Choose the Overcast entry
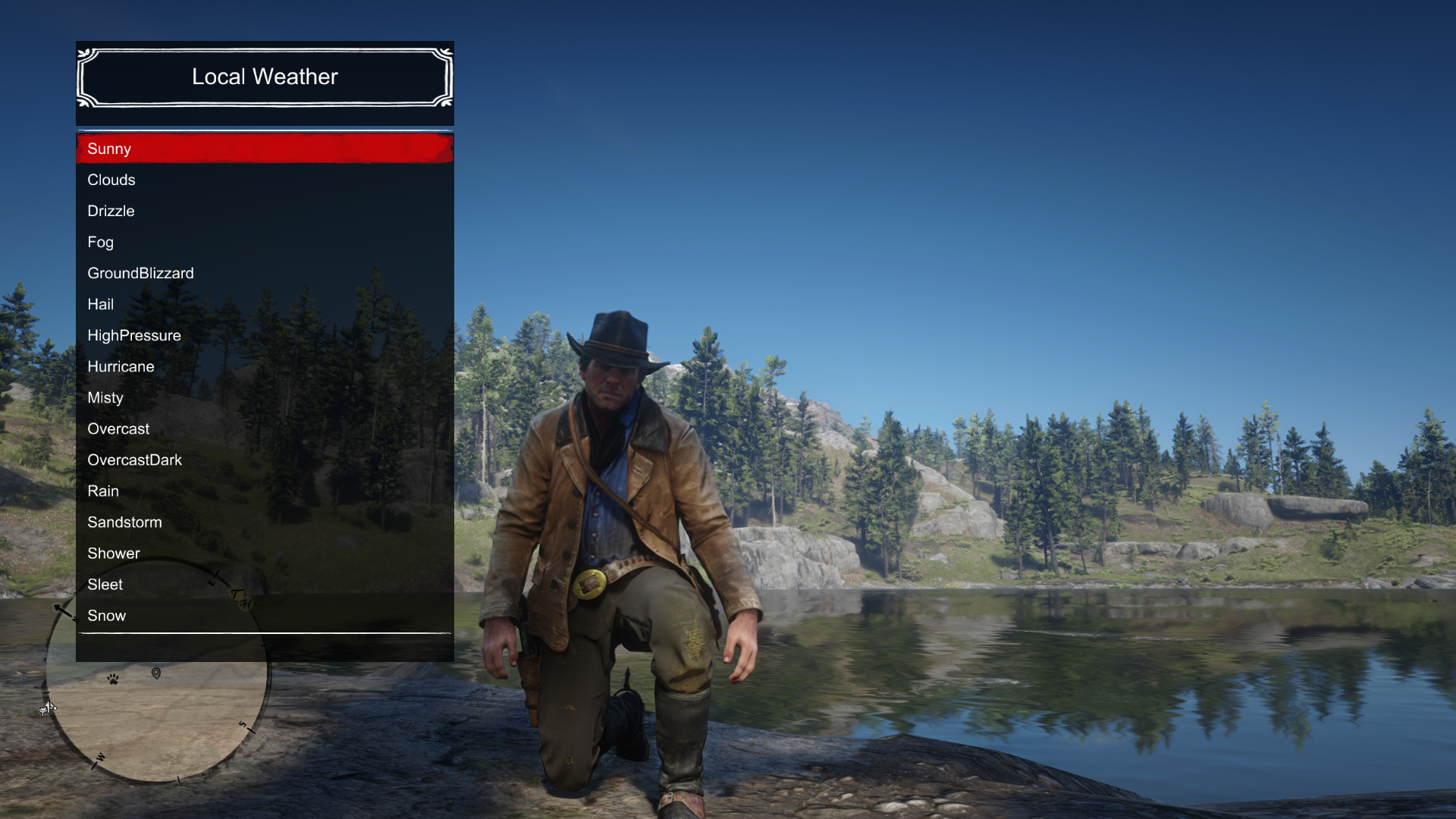1456x819 pixels. pyautogui.click(x=264, y=428)
